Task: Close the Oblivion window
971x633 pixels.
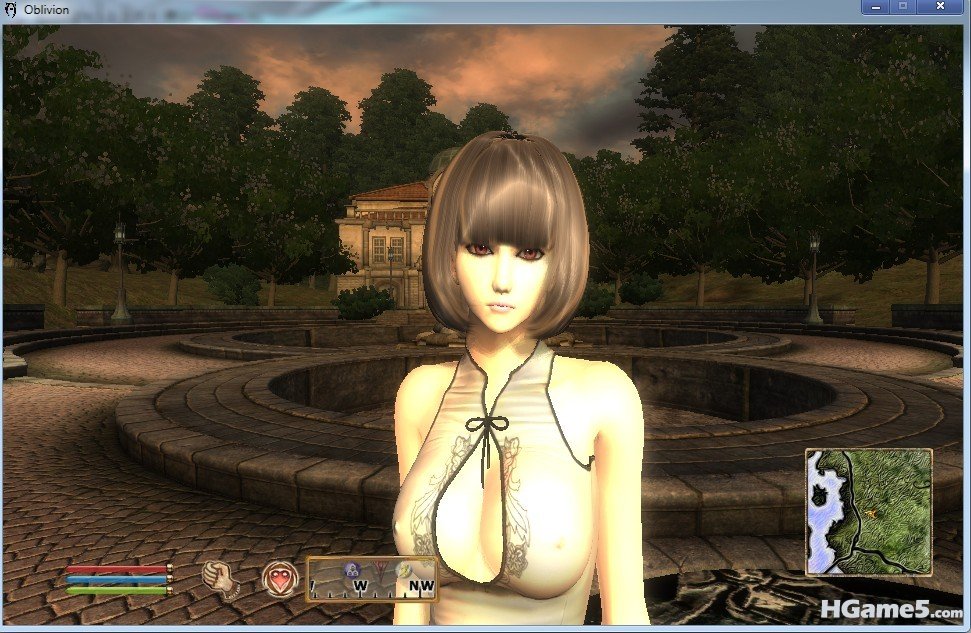Action: 940,7
